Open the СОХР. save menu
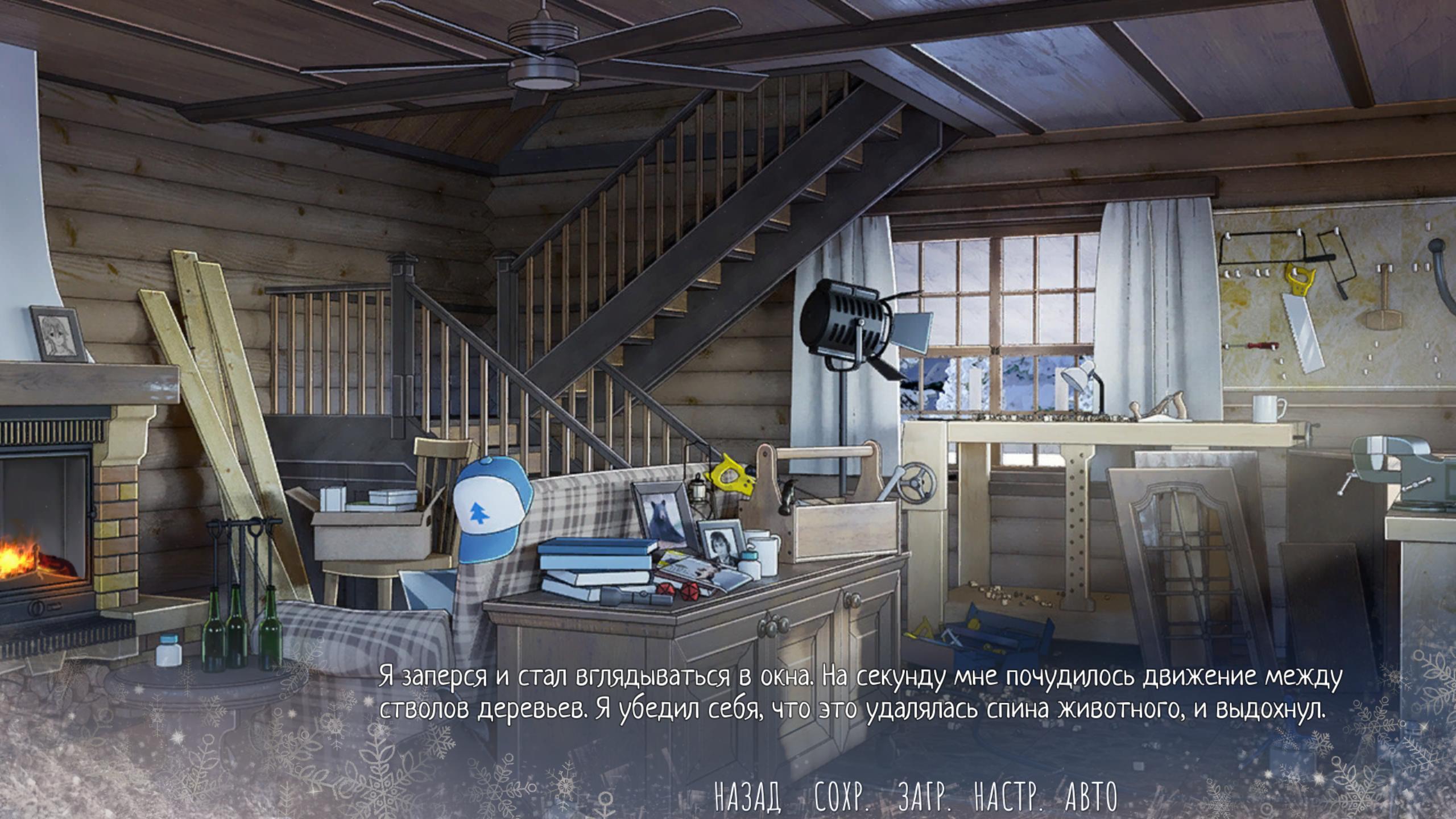 pos(841,797)
